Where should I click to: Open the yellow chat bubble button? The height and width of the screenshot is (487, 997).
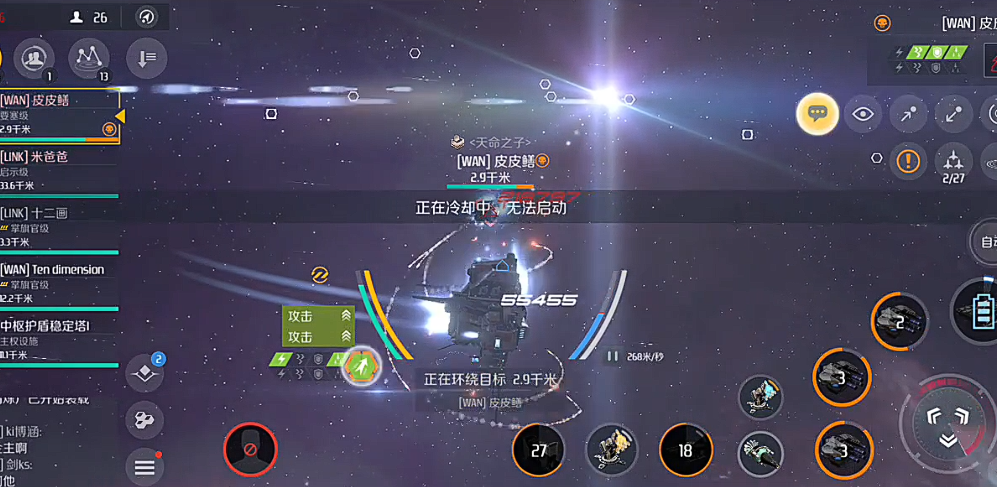[x=817, y=114]
